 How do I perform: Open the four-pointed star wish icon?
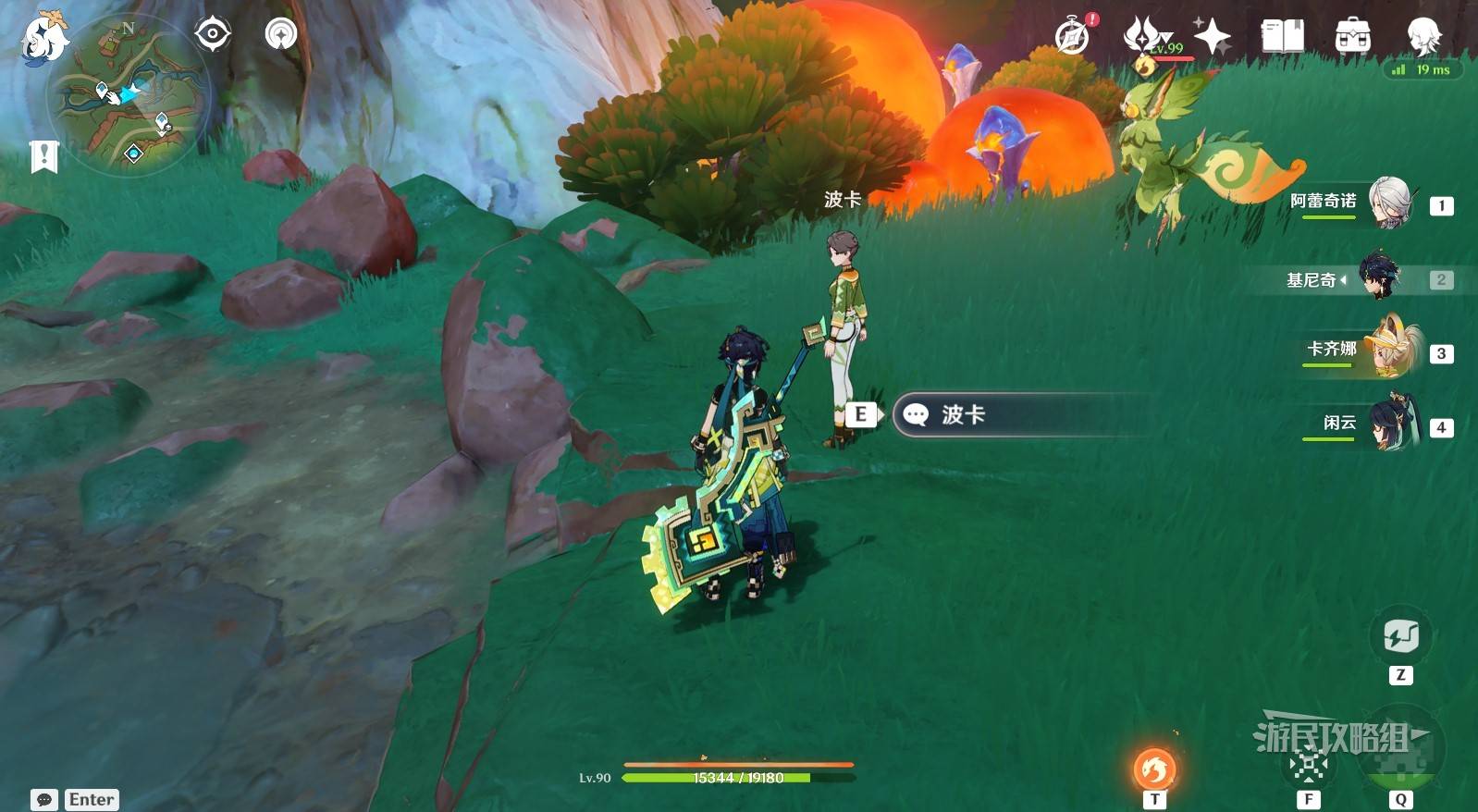pos(1212,37)
